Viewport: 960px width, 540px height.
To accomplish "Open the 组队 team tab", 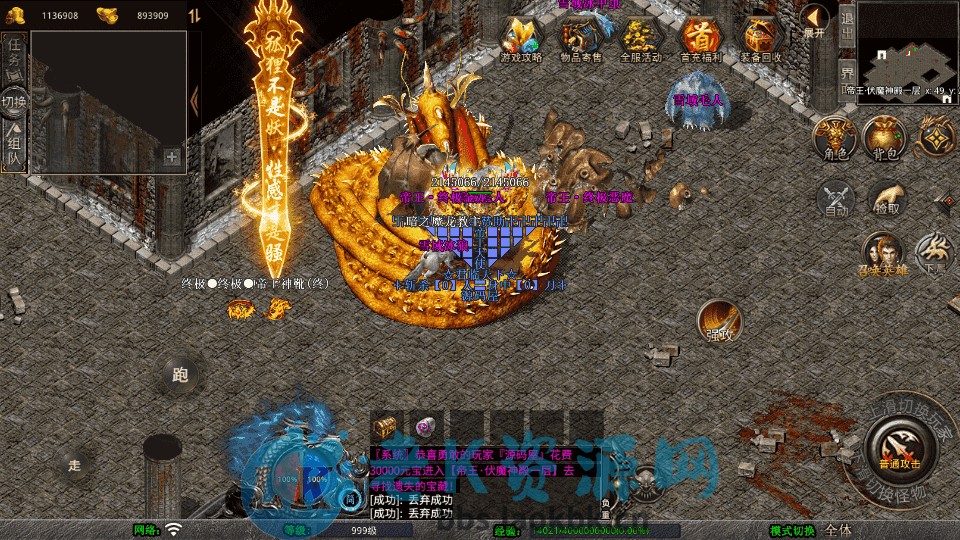I will click(x=14, y=146).
